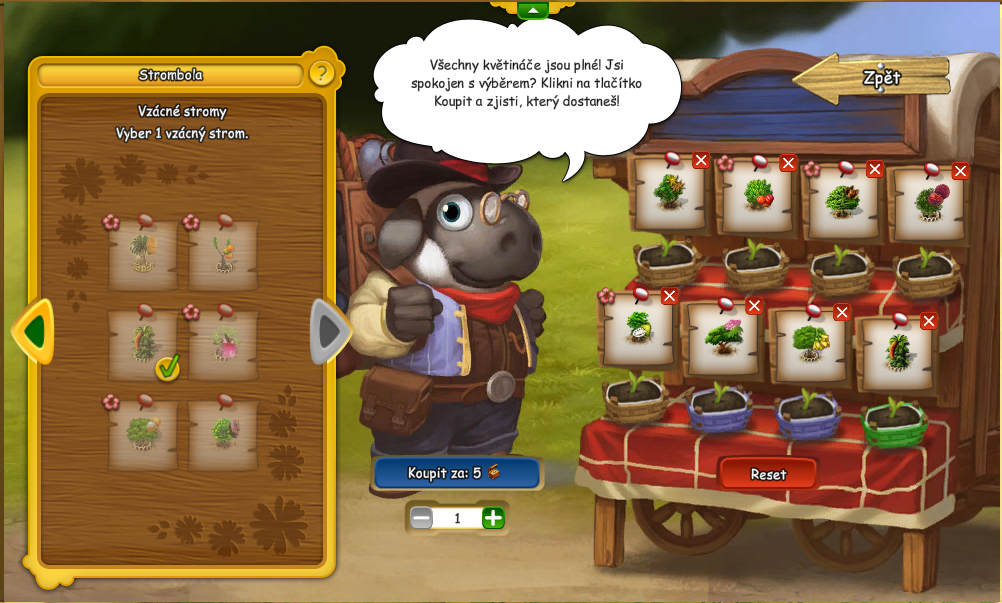Viewport: 1002px width, 603px height.
Task: Choose the palm tree with orange cluster card
Action: point(144,255)
